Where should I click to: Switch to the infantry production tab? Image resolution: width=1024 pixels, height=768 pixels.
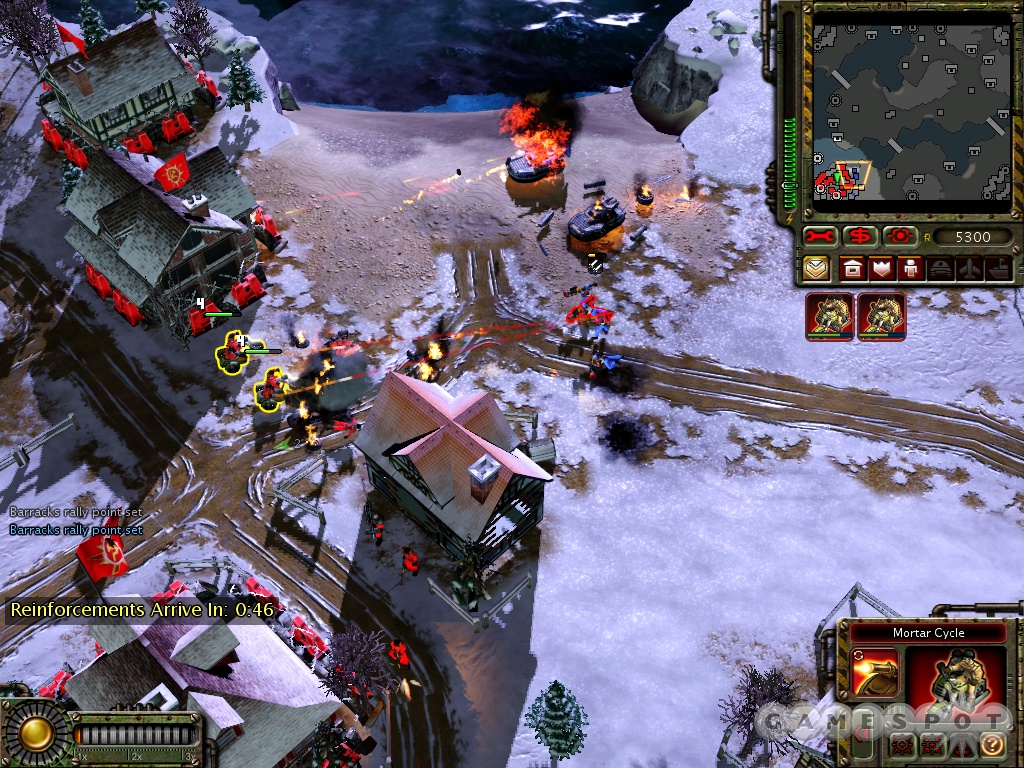tap(910, 268)
